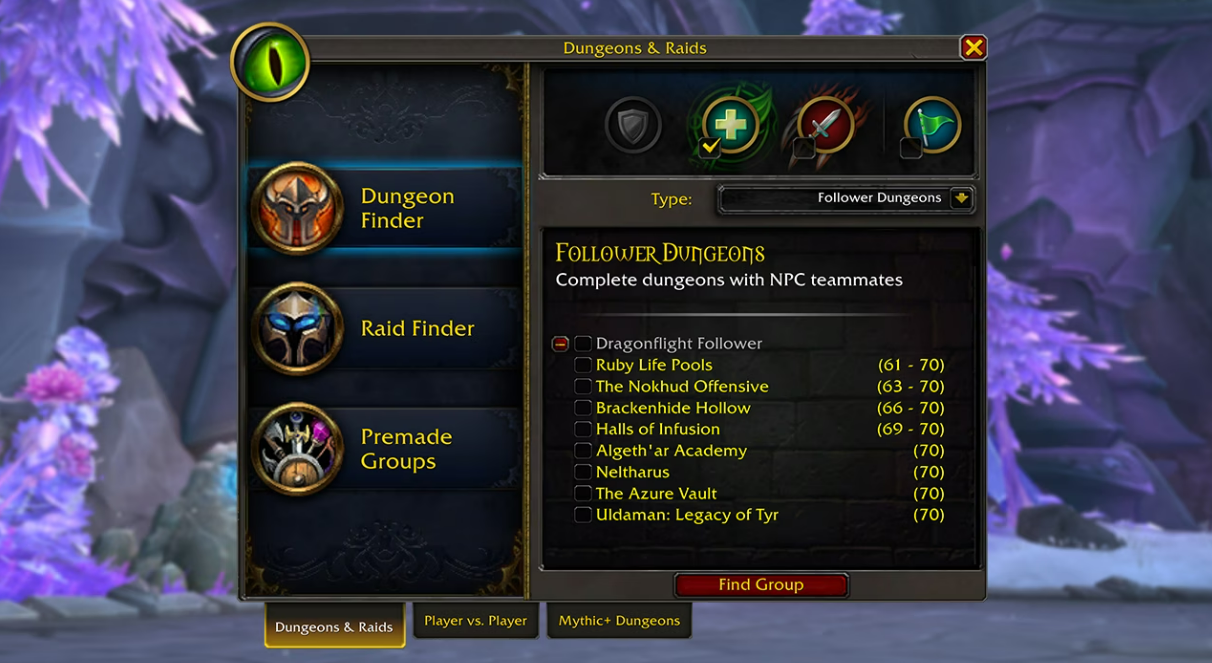Check the Dragonflight Follower category box
The width and height of the screenshot is (1212, 663).
pyautogui.click(x=583, y=344)
